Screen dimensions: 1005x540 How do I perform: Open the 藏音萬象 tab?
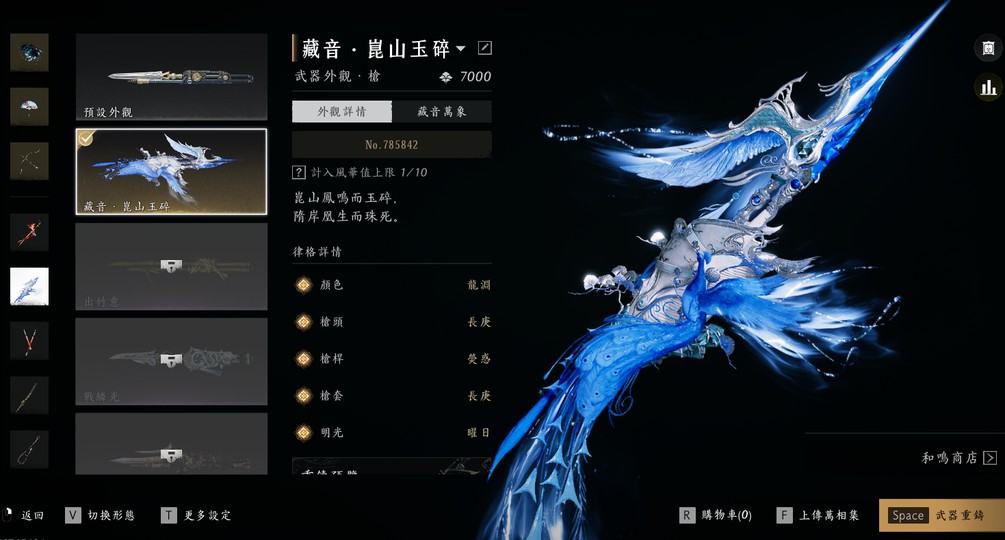click(x=441, y=112)
